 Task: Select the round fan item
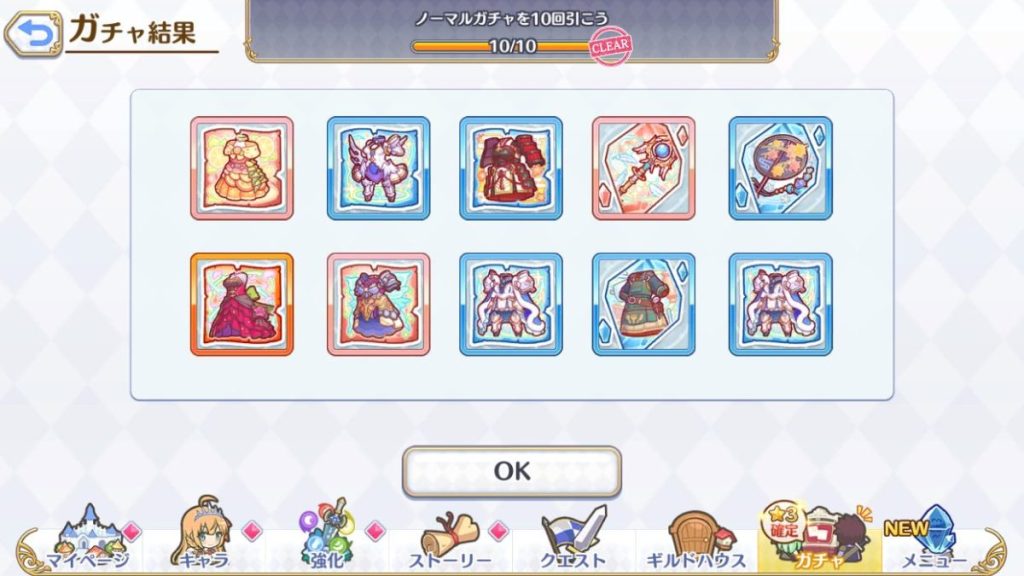coord(780,168)
